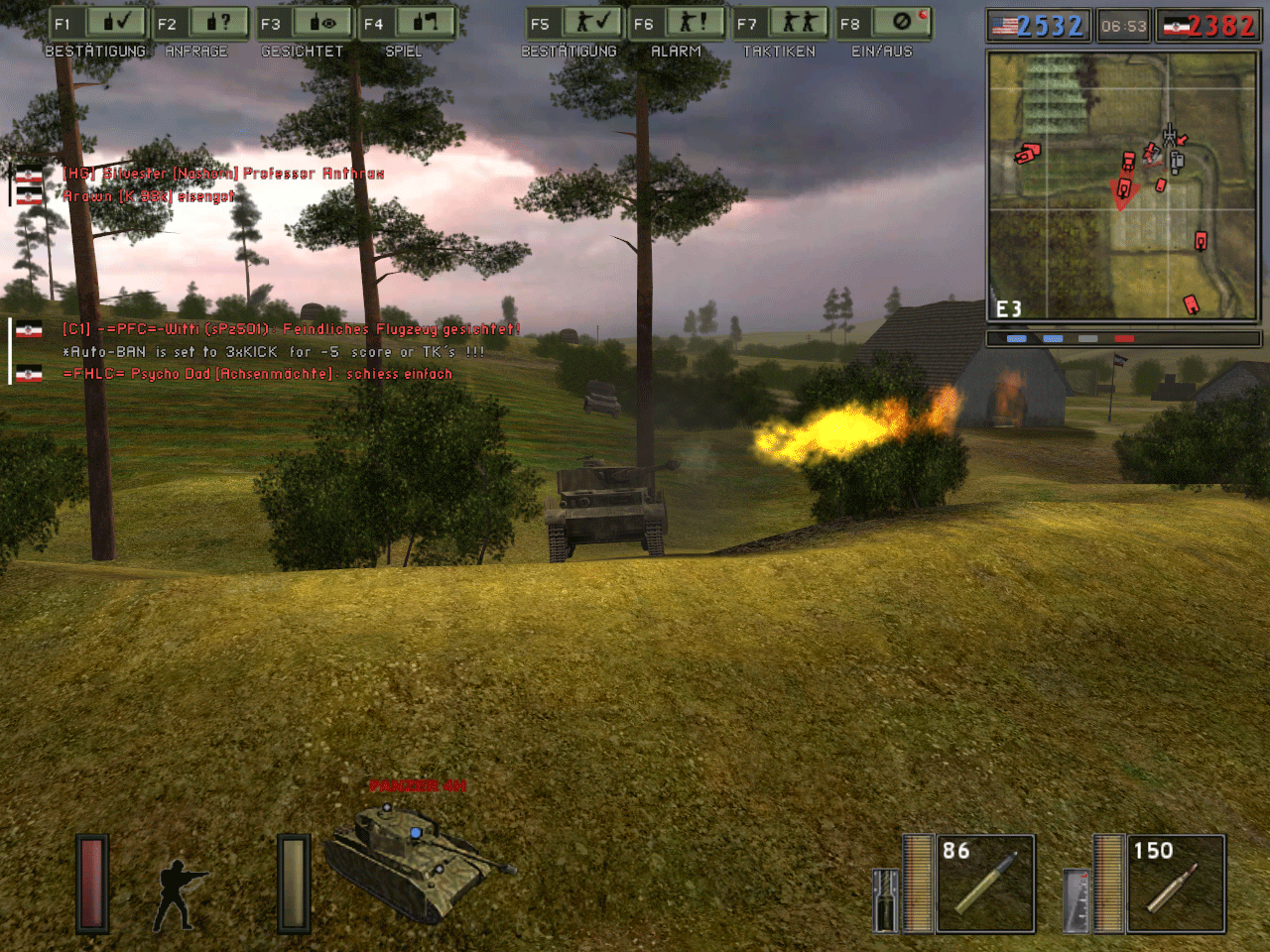Click the soldier silhouette status icon

[179, 894]
